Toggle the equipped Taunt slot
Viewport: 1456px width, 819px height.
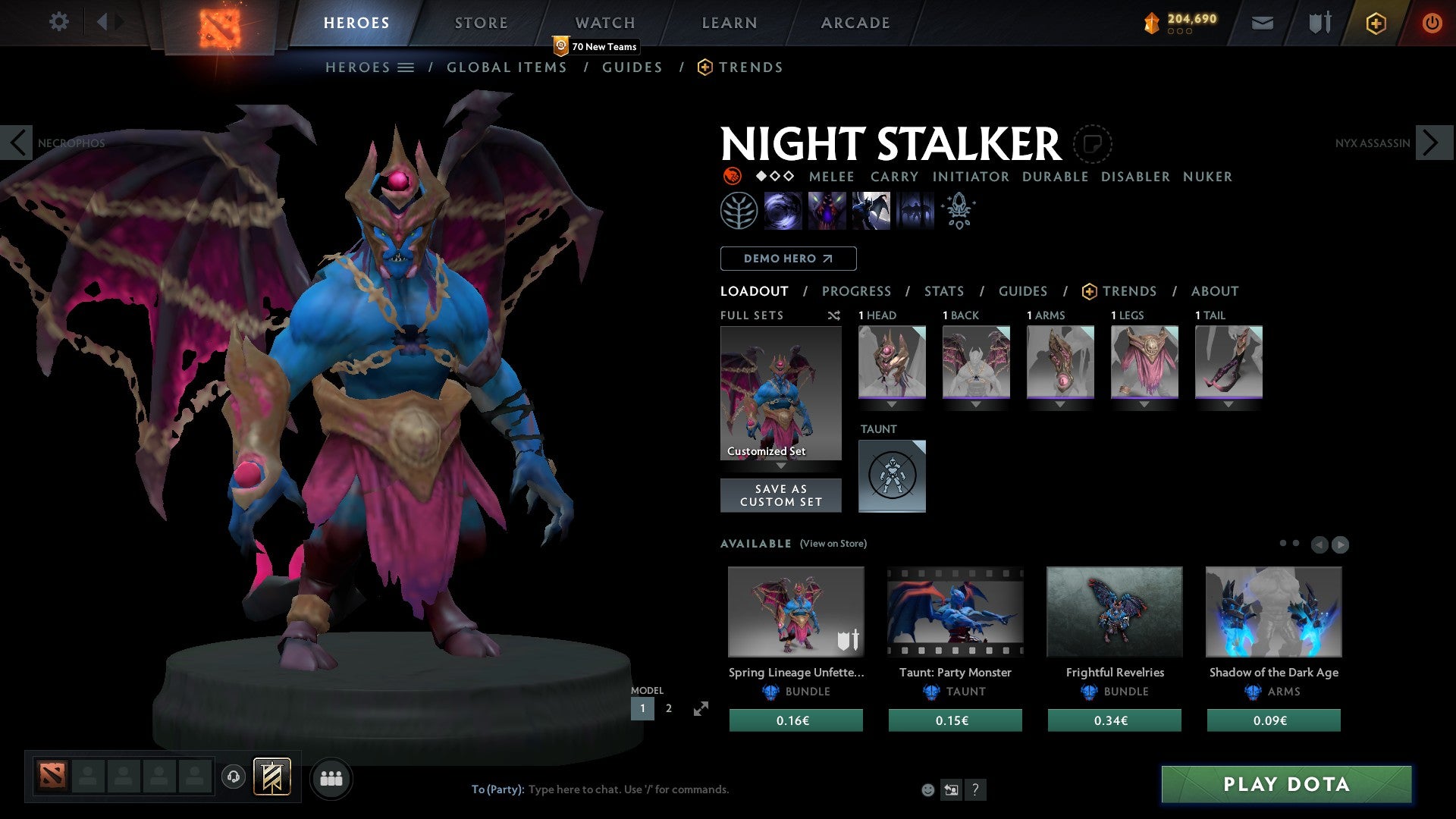(x=892, y=475)
